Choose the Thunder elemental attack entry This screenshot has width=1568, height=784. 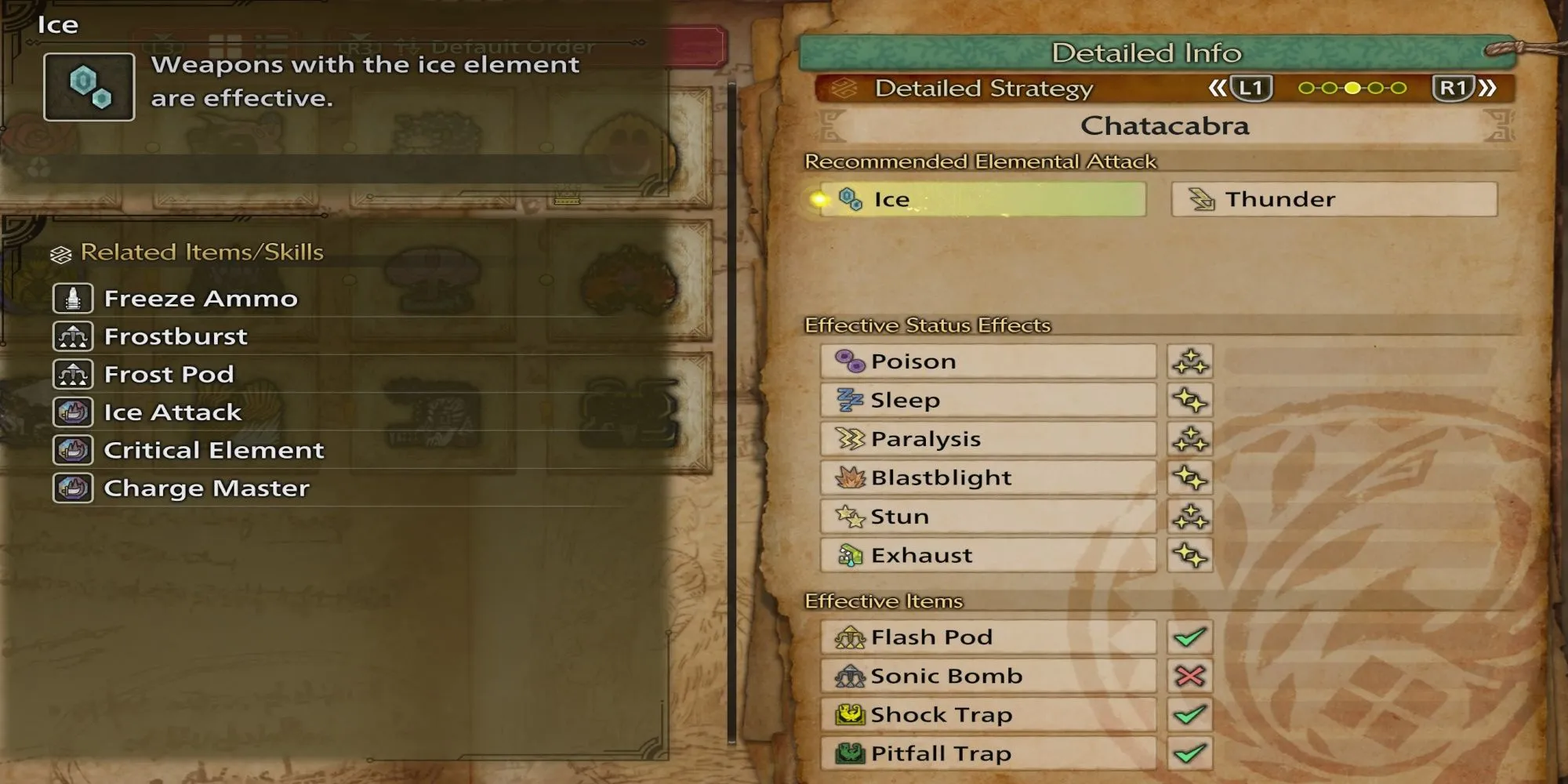tap(1334, 199)
